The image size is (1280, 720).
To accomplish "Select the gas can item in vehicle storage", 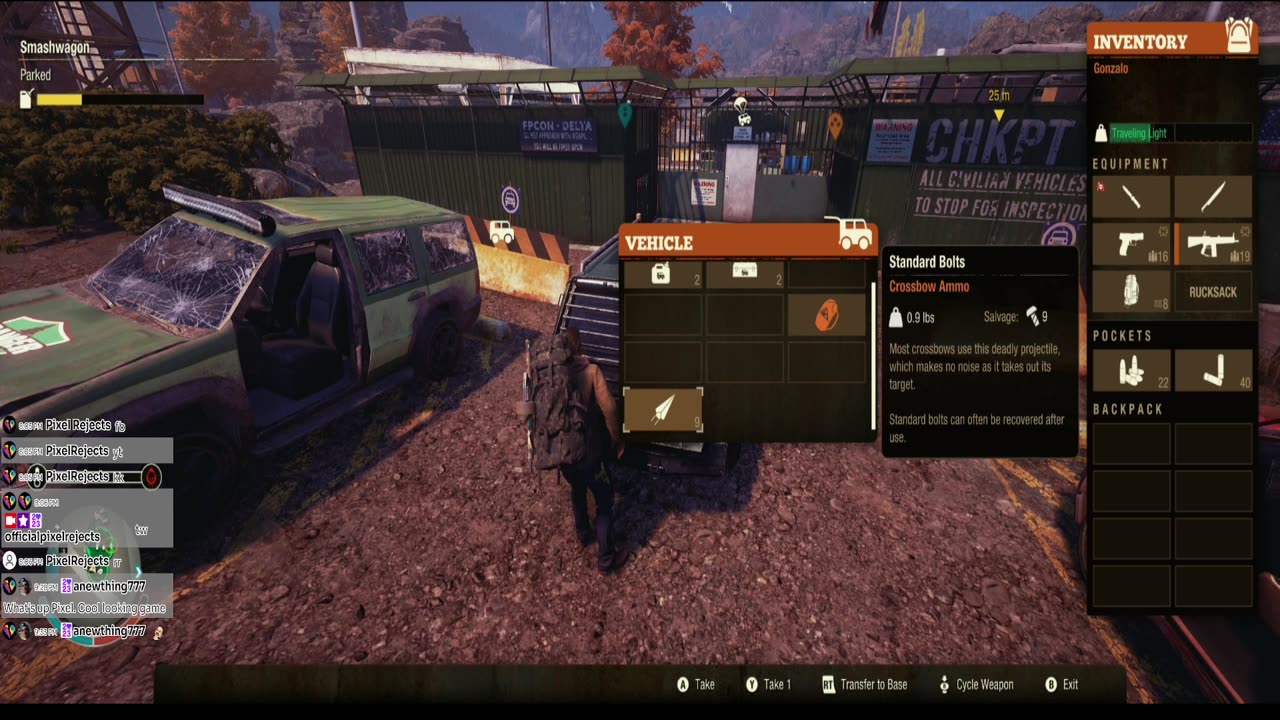I will 662,272.
